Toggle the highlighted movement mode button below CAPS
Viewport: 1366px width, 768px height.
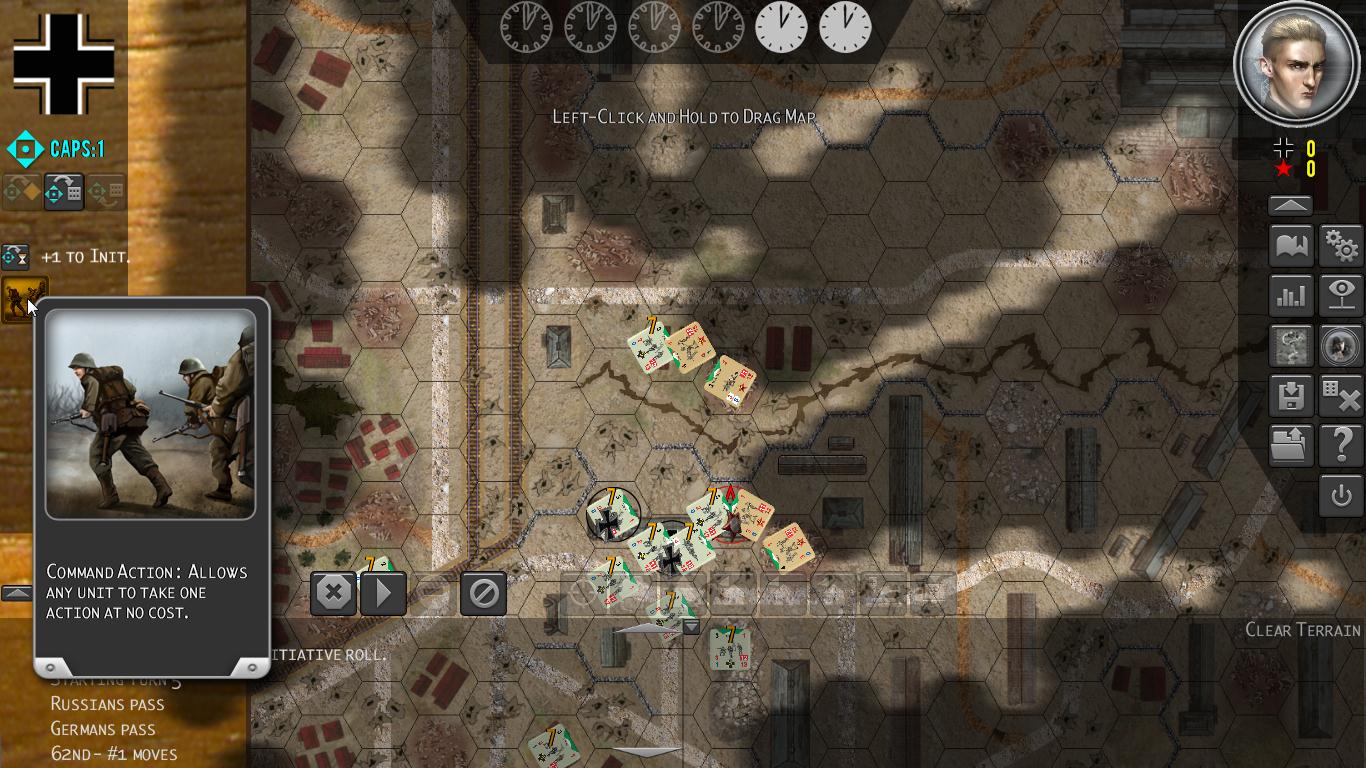click(x=62, y=191)
